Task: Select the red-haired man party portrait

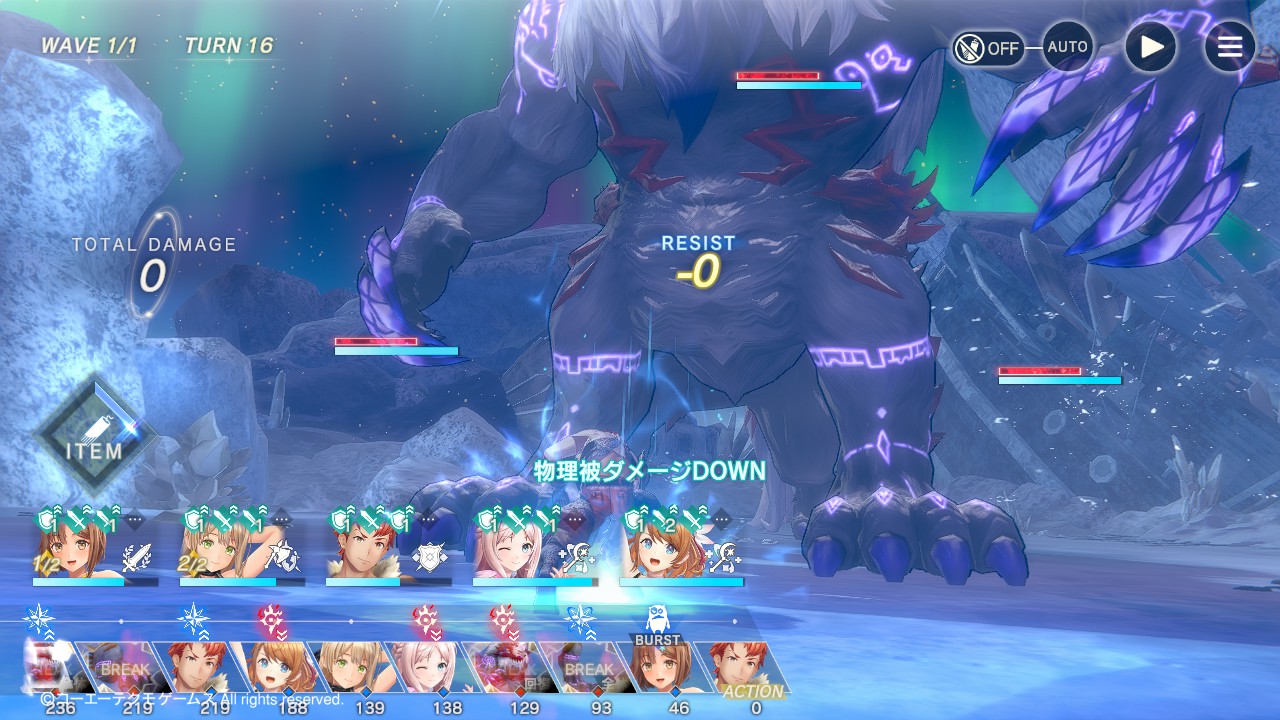Action: [x=362, y=551]
